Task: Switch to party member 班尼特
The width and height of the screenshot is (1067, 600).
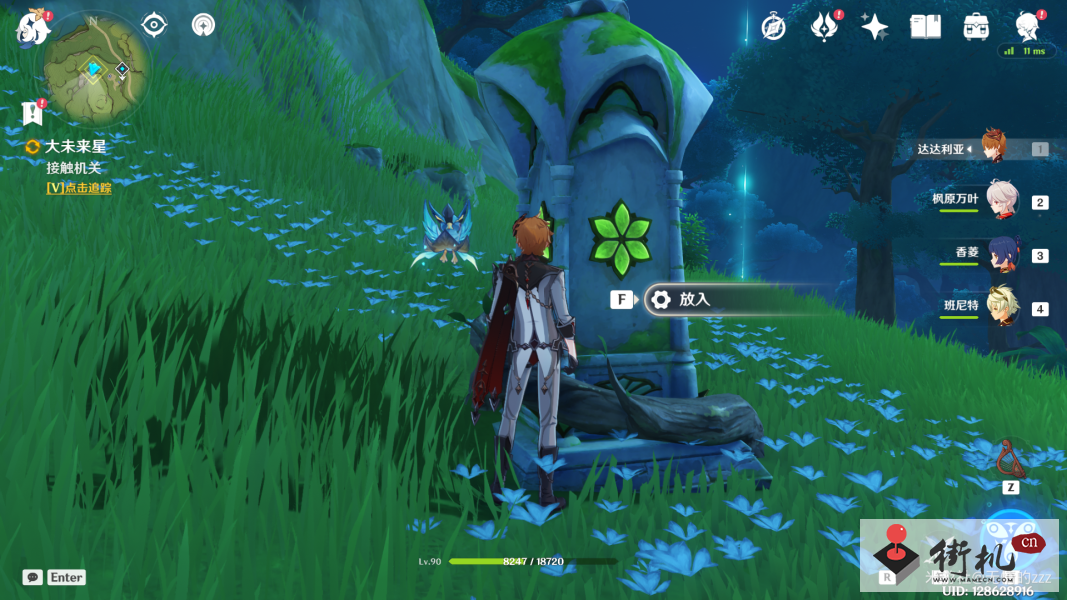Action: (x=1001, y=307)
